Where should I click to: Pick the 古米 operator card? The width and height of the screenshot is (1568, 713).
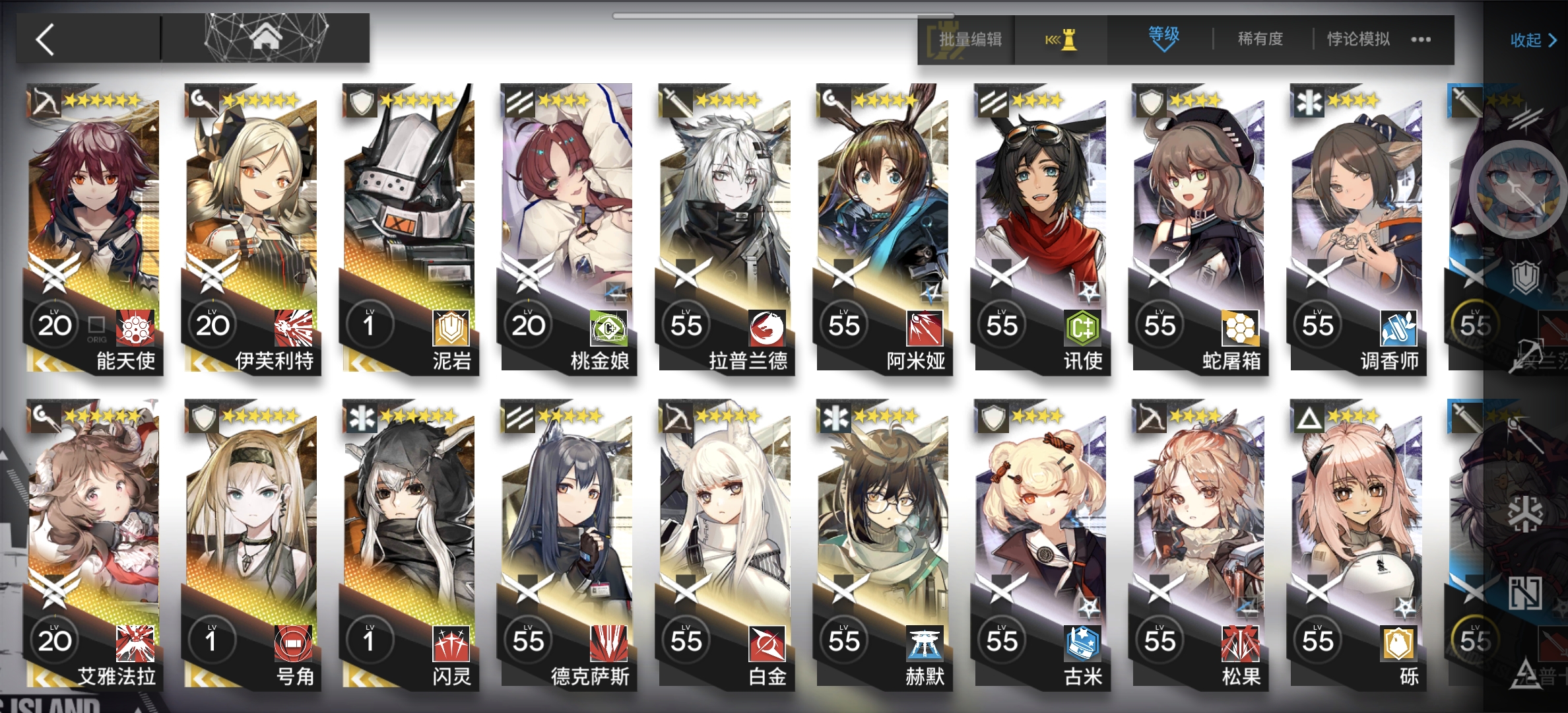1041,541
